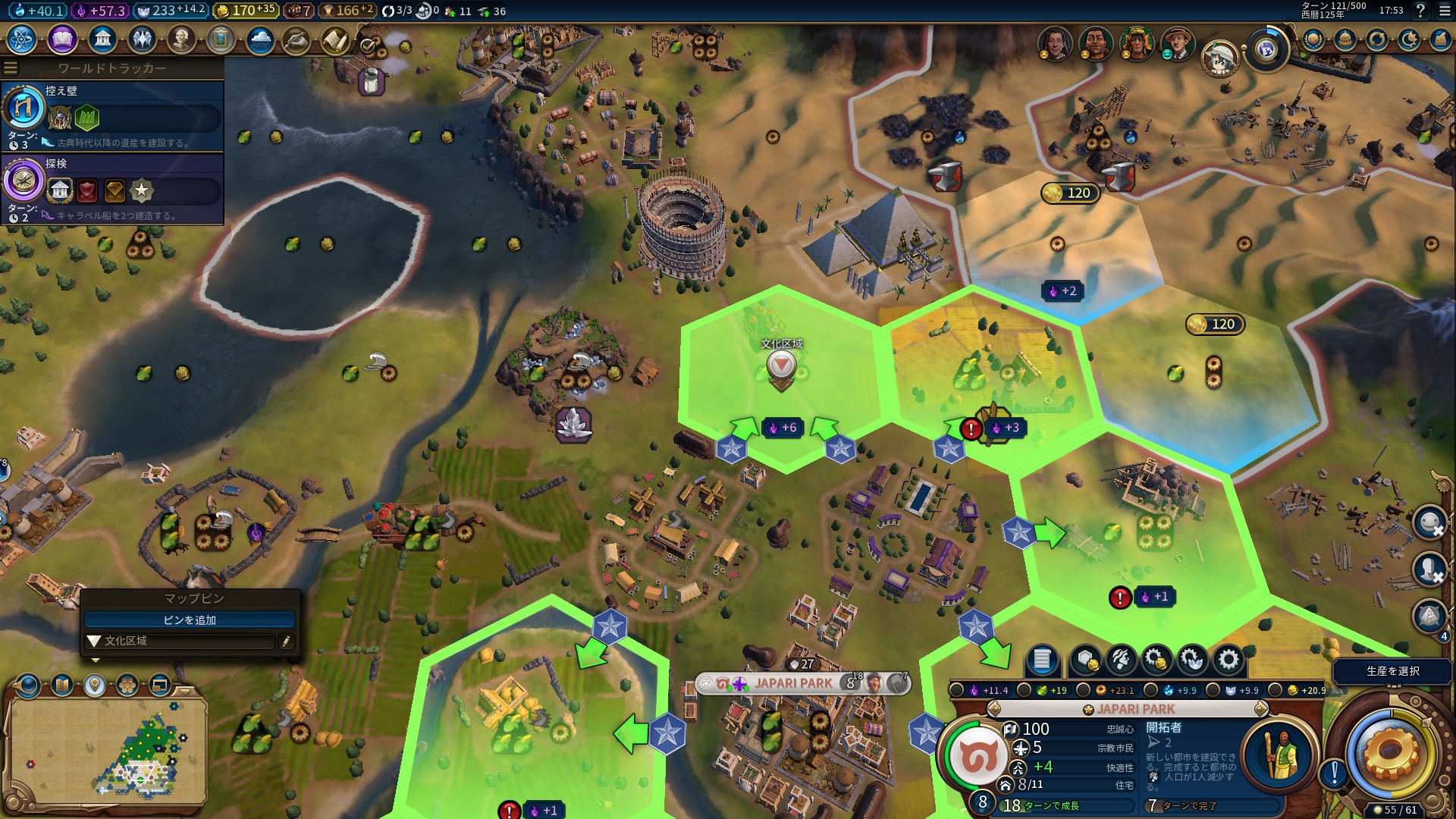Edit the 文化区域 map pin pencil
The image size is (1456, 819).
click(286, 642)
